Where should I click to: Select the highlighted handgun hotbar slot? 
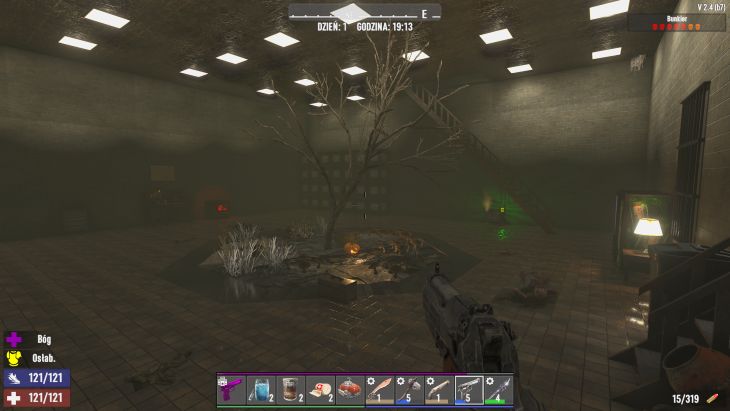pos(469,389)
